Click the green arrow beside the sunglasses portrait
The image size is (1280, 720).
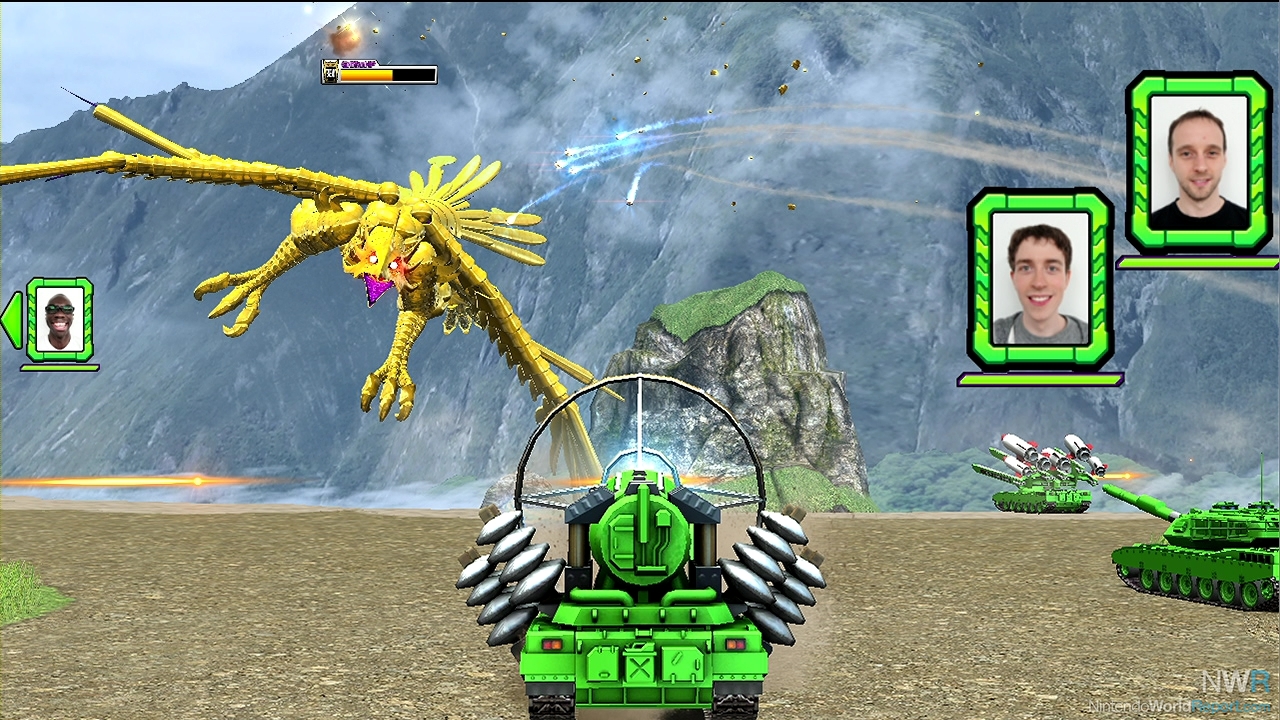(x=12, y=321)
